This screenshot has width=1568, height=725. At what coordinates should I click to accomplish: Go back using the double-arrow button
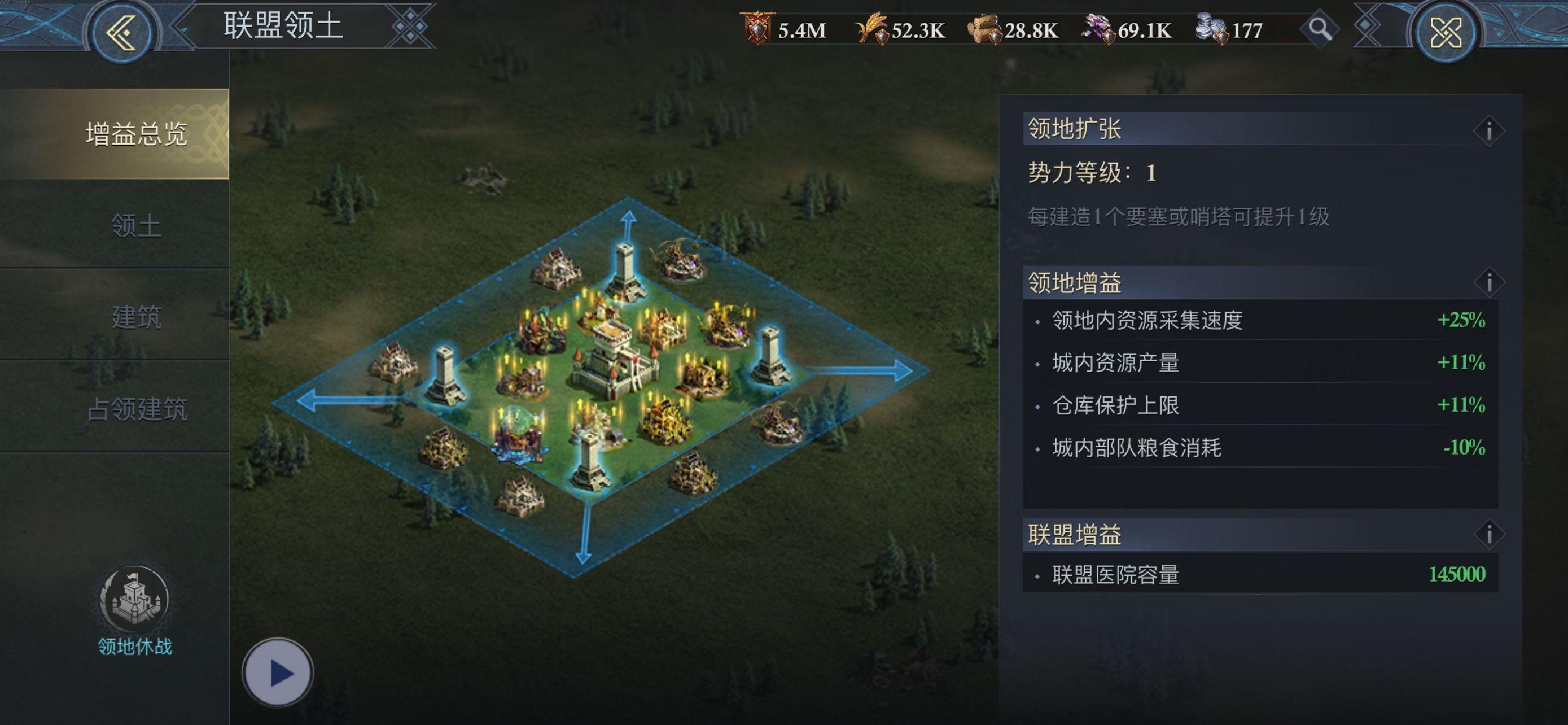point(121,32)
